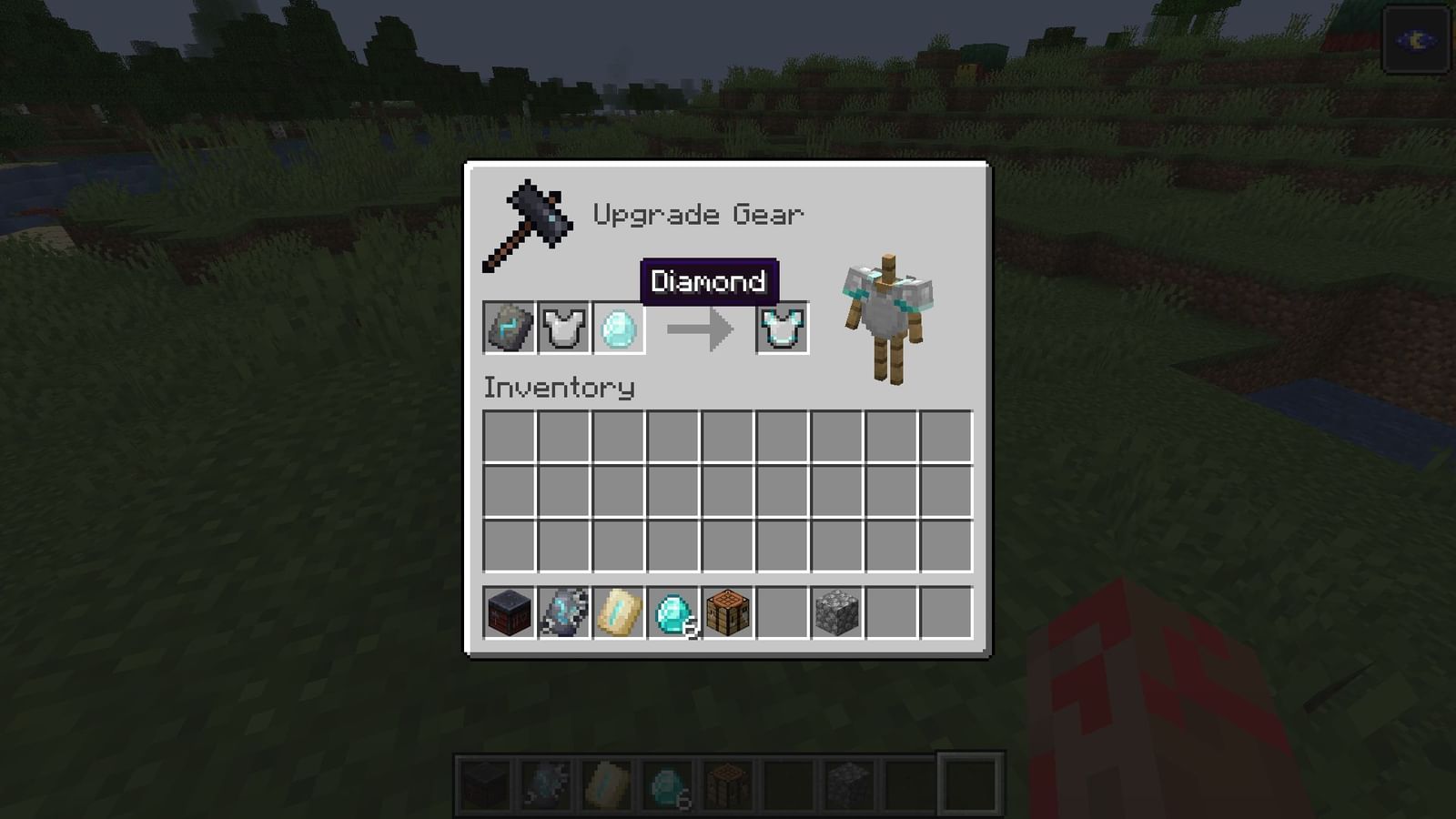
Task: Grab the stack of 6 diamonds in the inventory
Action: pos(672,612)
